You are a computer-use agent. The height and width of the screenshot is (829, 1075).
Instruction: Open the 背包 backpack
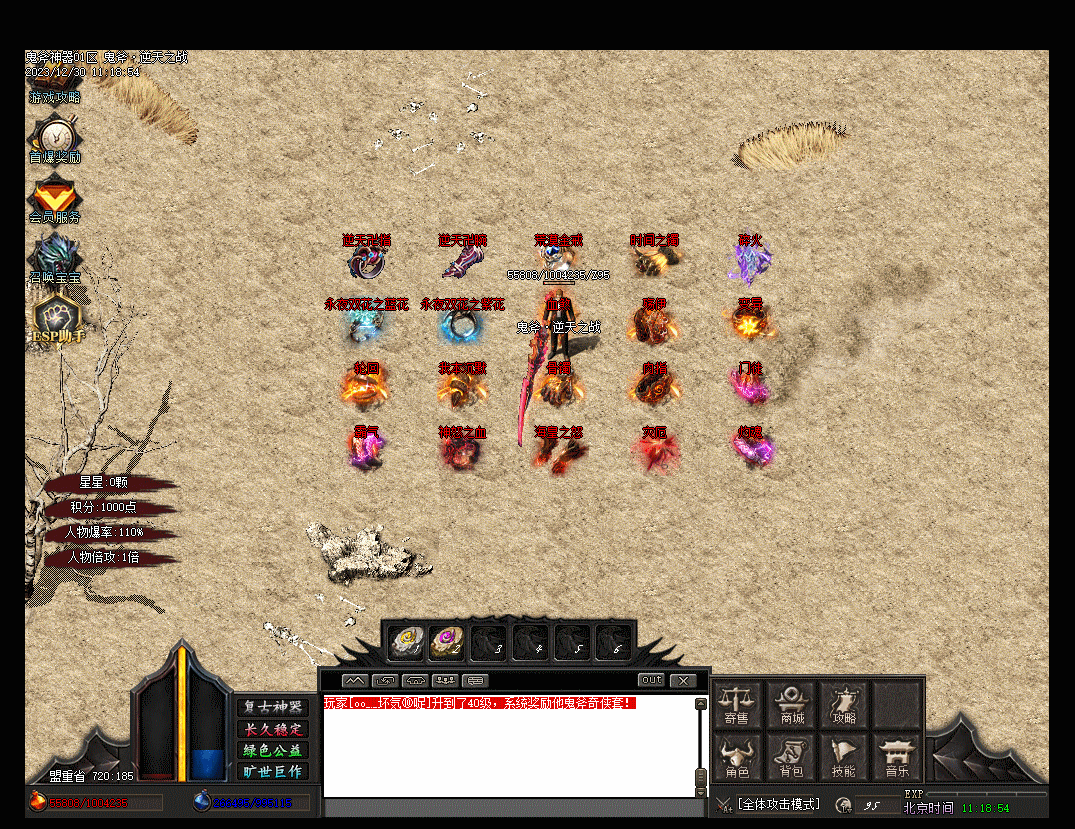791,757
